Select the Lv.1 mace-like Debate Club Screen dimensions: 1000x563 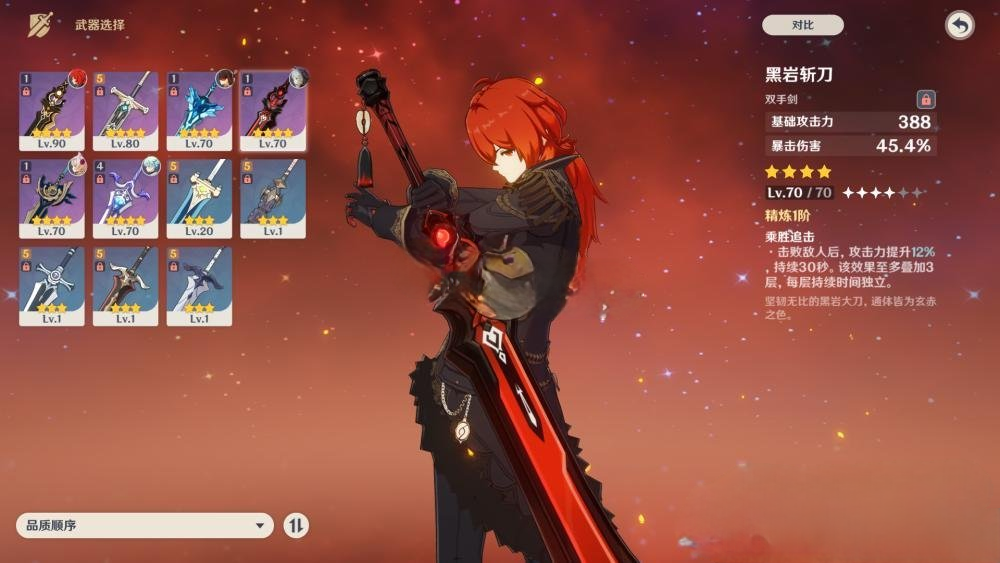point(273,197)
